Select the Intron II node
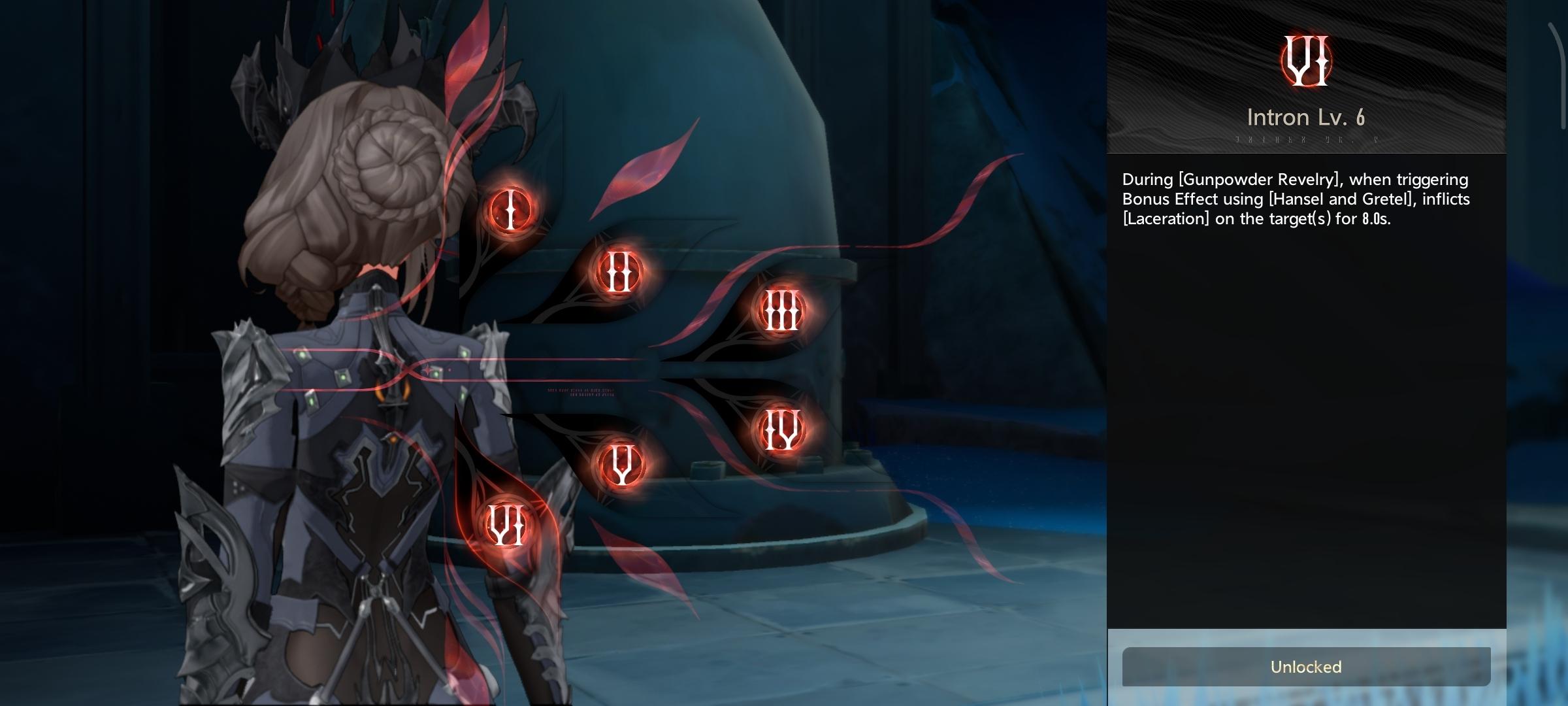The image size is (1568, 706). point(619,271)
